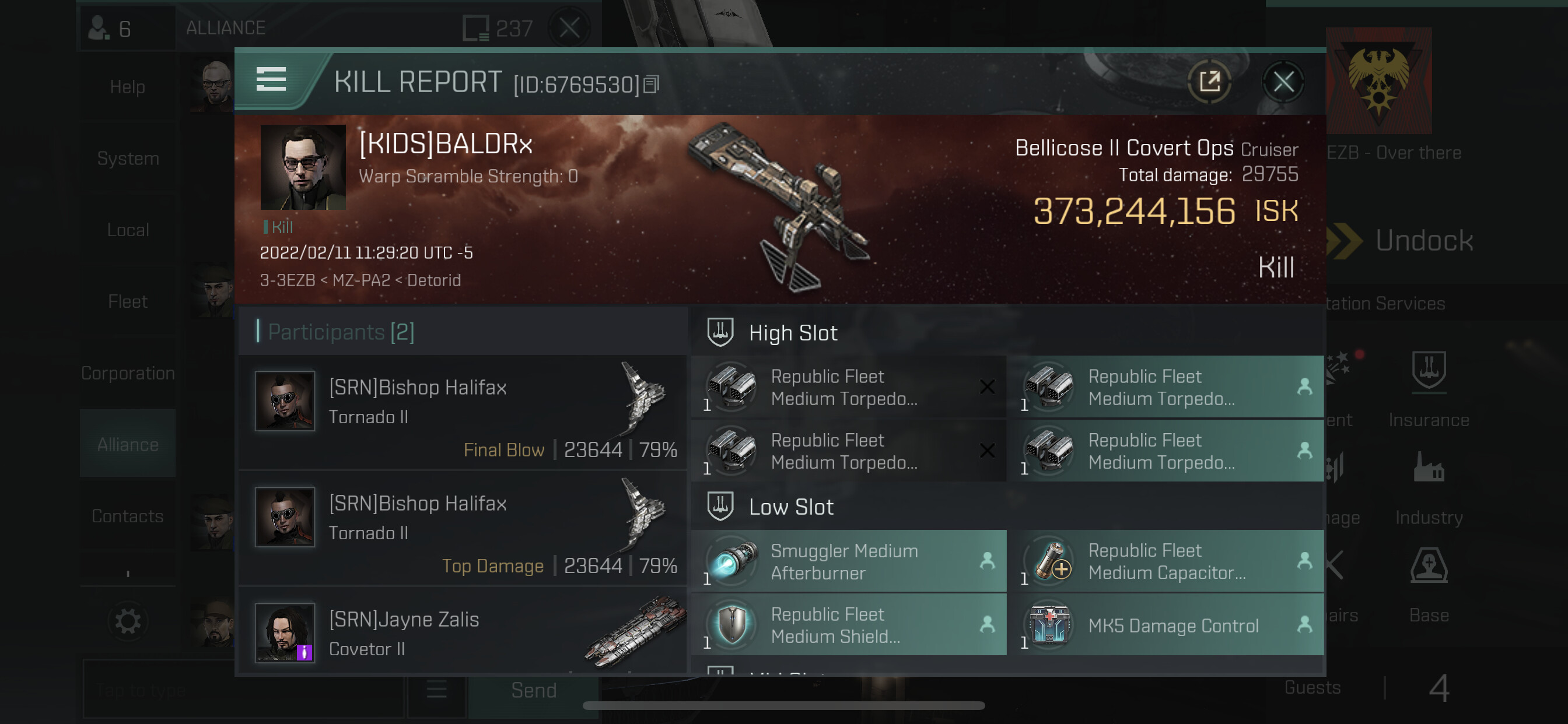View BALDRx victim portrait
Viewport: 1568px width, 724px height.
pos(303,167)
